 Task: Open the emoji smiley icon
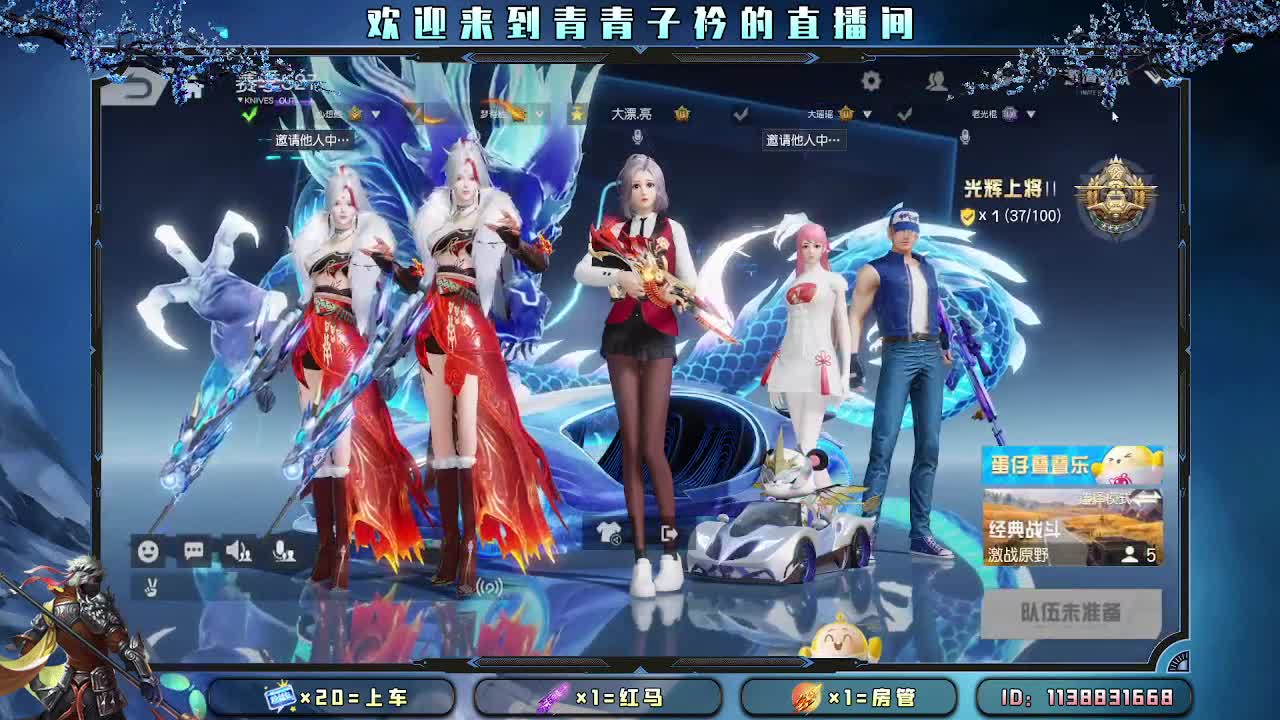[x=150, y=550]
